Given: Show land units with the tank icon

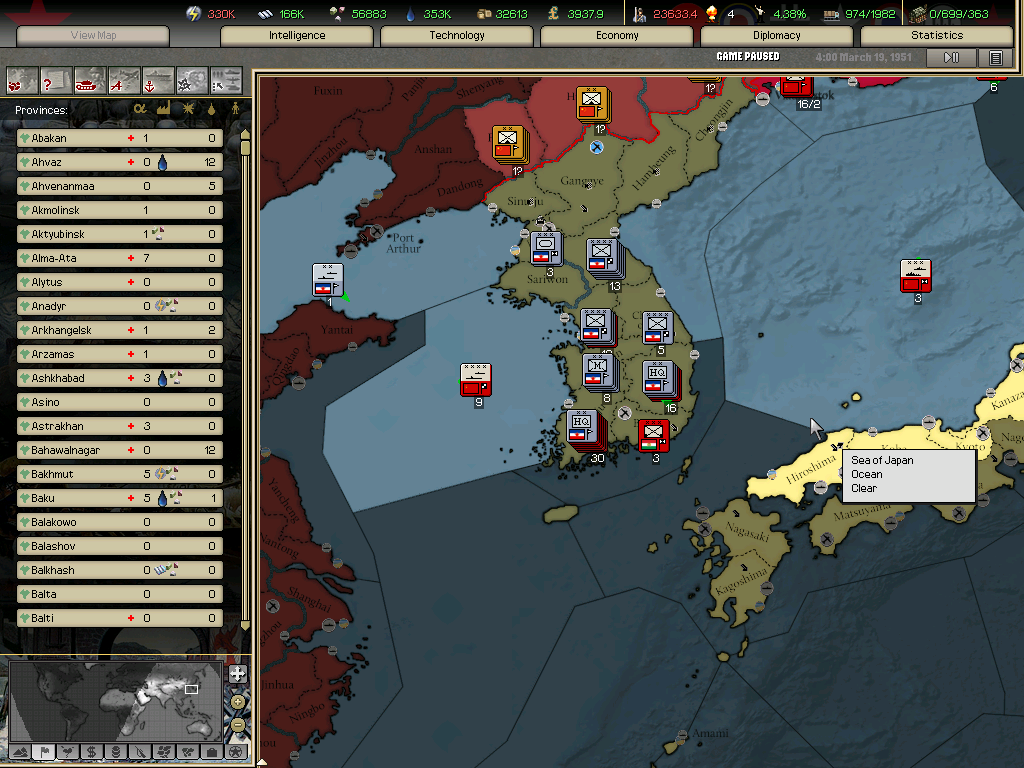Looking at the screenshot, I should coord(91,79).
